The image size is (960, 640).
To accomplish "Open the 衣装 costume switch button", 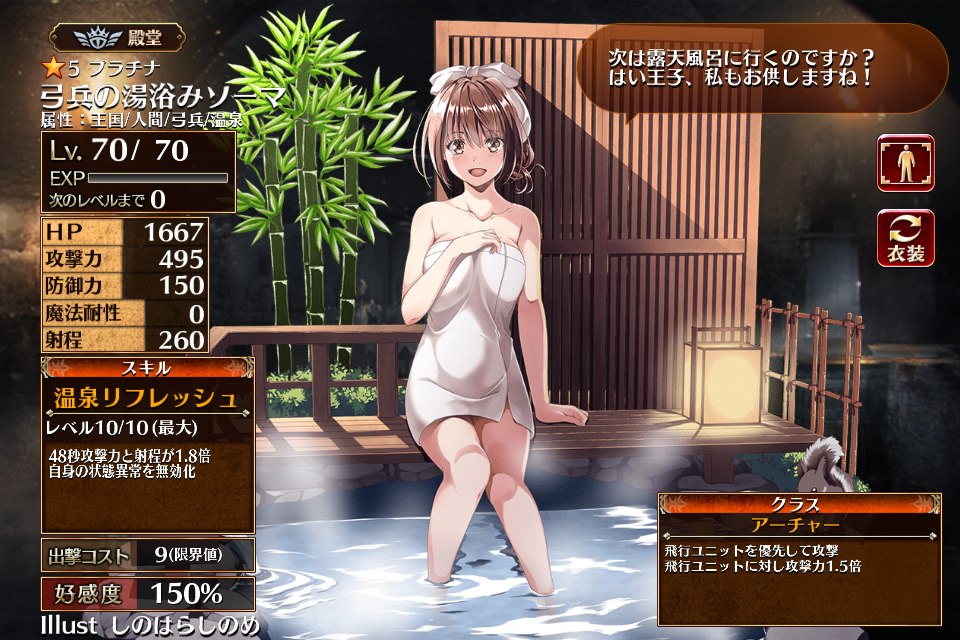I will (905, 238).
